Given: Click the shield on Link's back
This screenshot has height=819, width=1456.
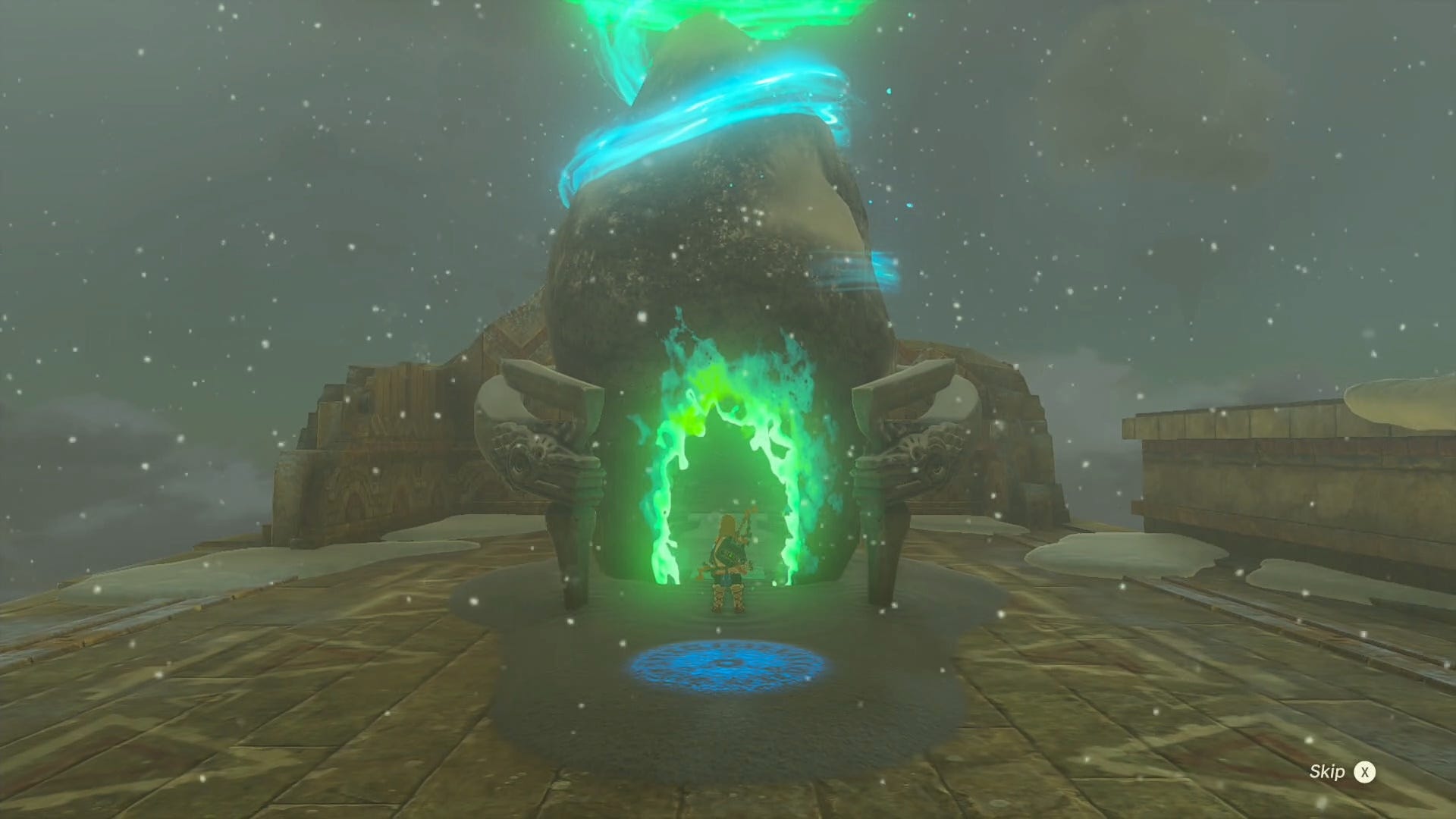Looking at the screenshot, I should (x=726, y=552).
